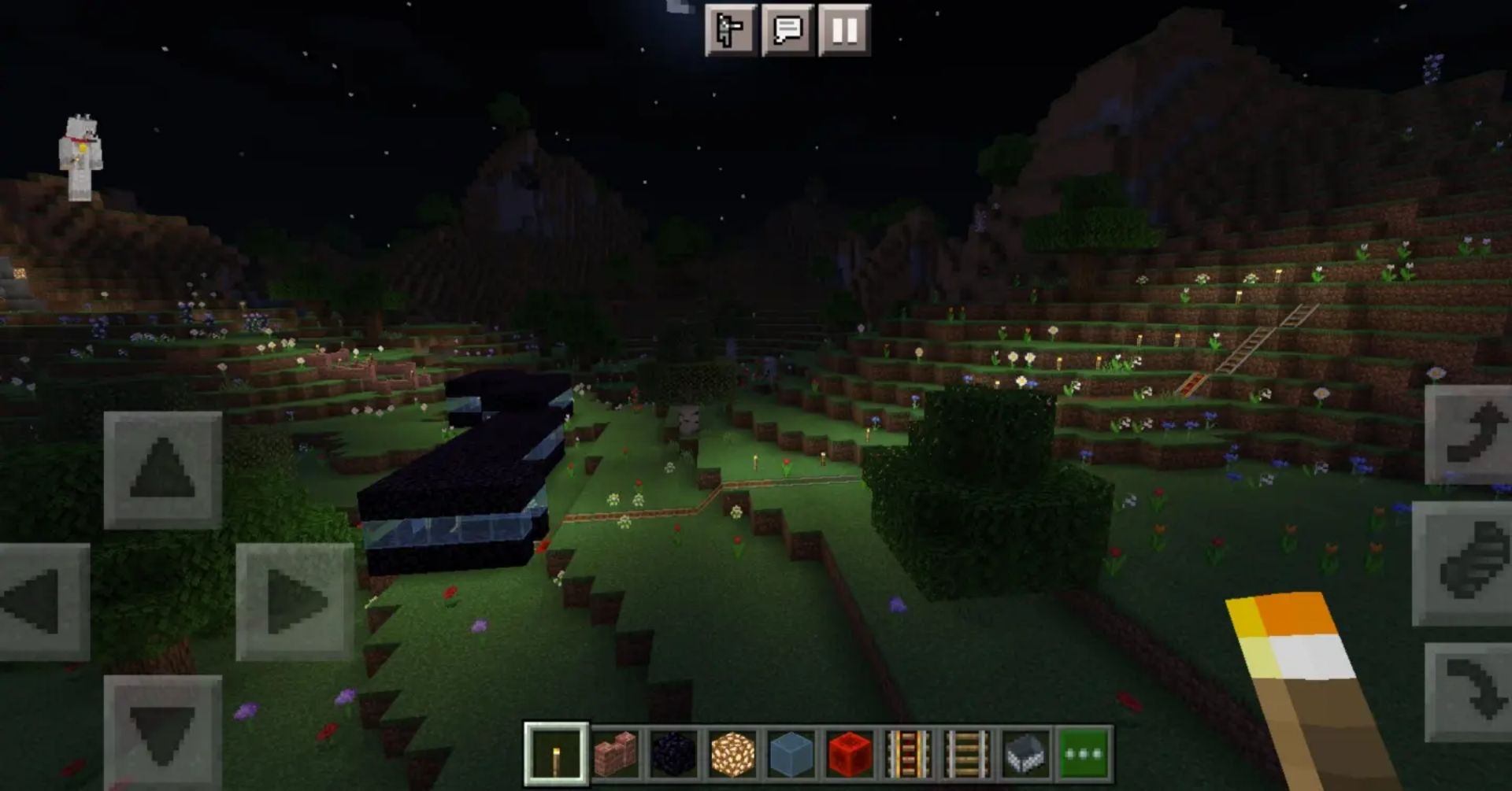Select the regular rail slot
The height and width of the screenshot is (791, 1512).
click(x=966, y=754)
